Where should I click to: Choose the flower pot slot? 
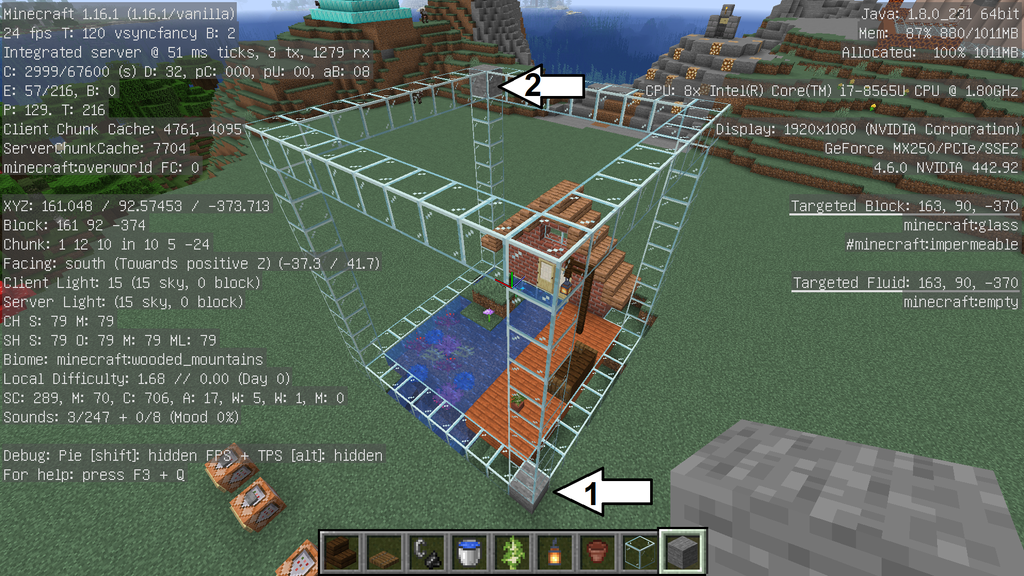coord(596,552)
